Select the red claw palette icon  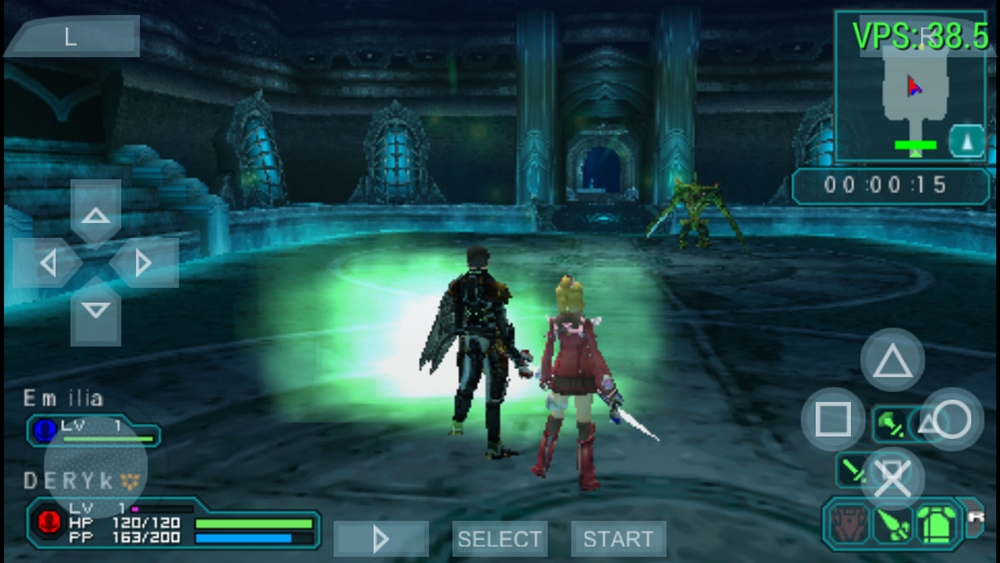tap(847, 523)
